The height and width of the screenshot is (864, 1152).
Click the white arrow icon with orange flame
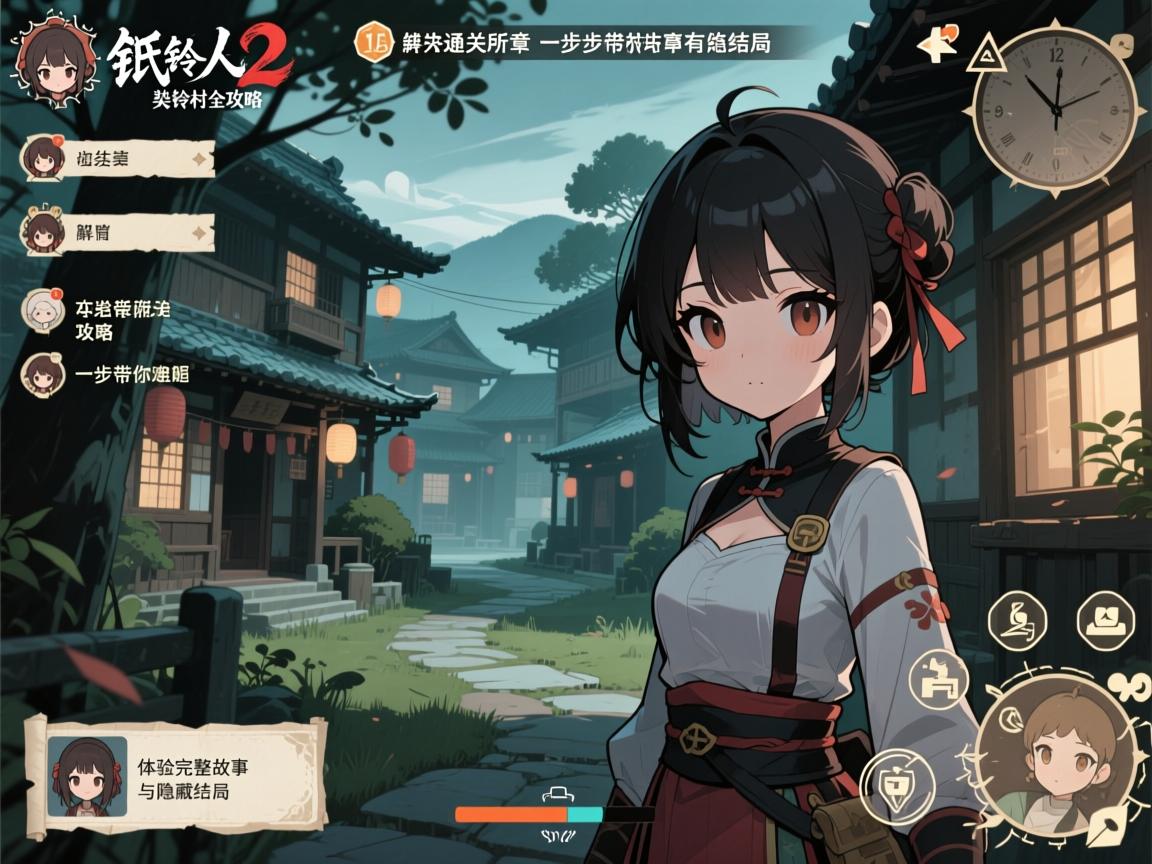click(938, 45)
